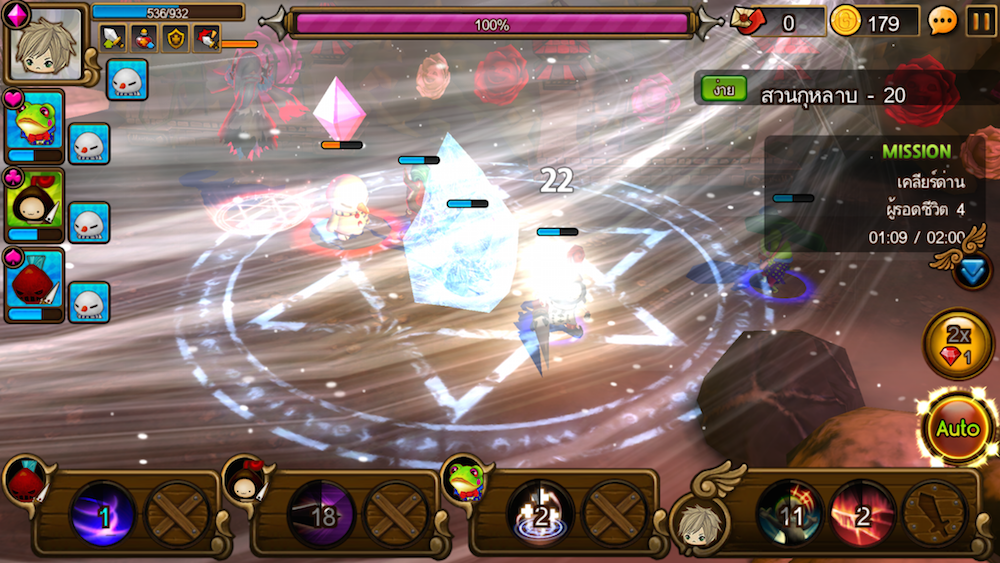The height and width of the screenshot is (563, 1000).
Task: Tap the golden shield buff icon
Action: click(176, 38)
